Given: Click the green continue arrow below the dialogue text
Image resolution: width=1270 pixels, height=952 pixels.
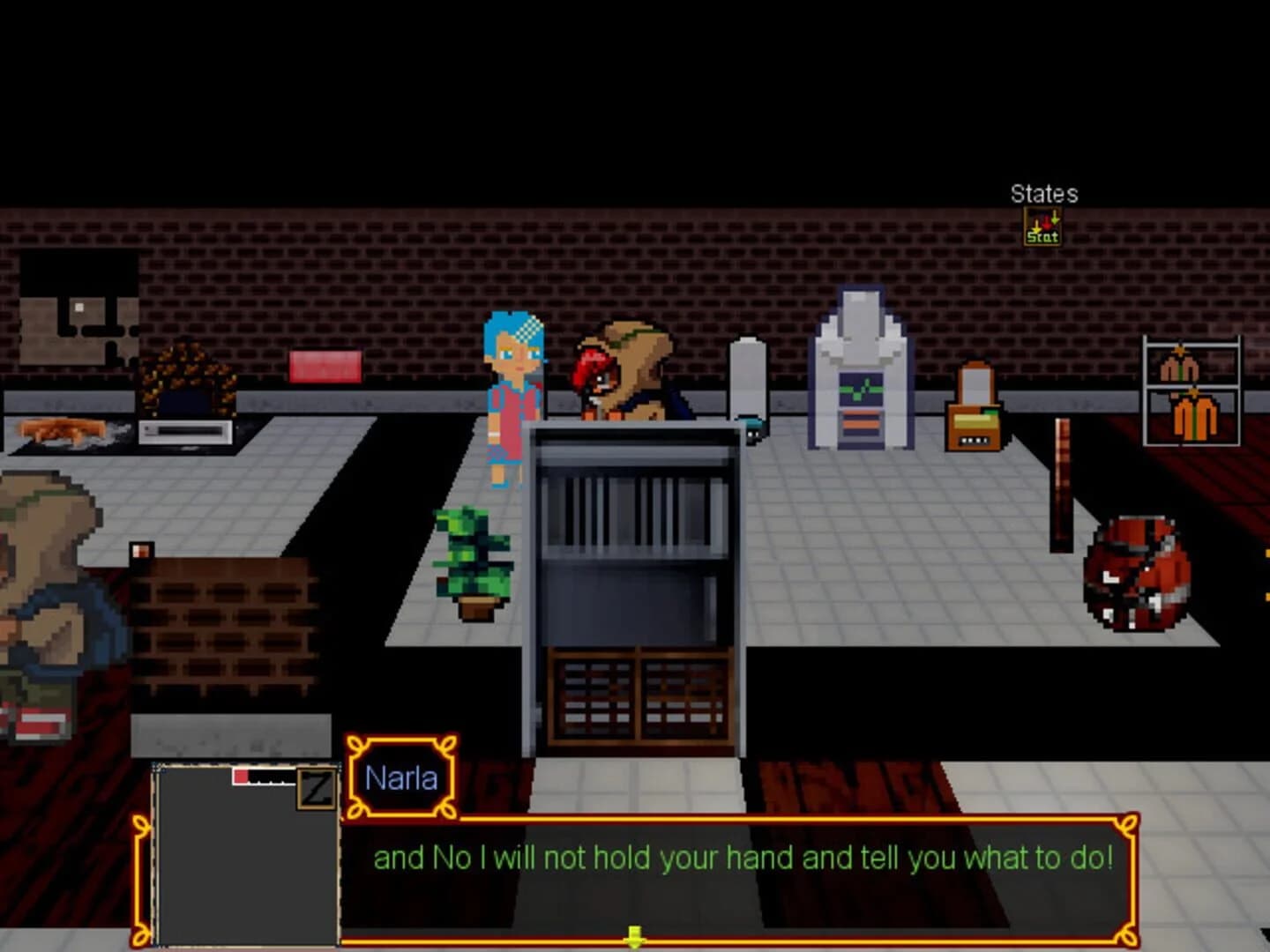Looking at the screenshot, I should [635, 934].
